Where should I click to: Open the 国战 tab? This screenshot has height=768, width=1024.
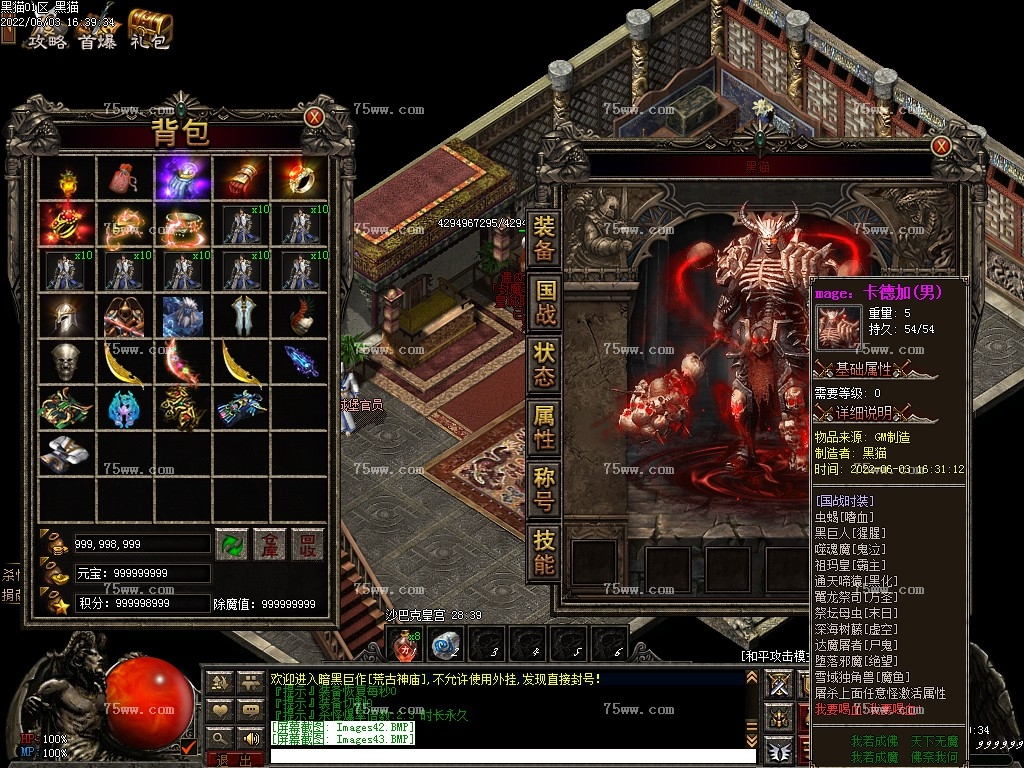point(544,302)
